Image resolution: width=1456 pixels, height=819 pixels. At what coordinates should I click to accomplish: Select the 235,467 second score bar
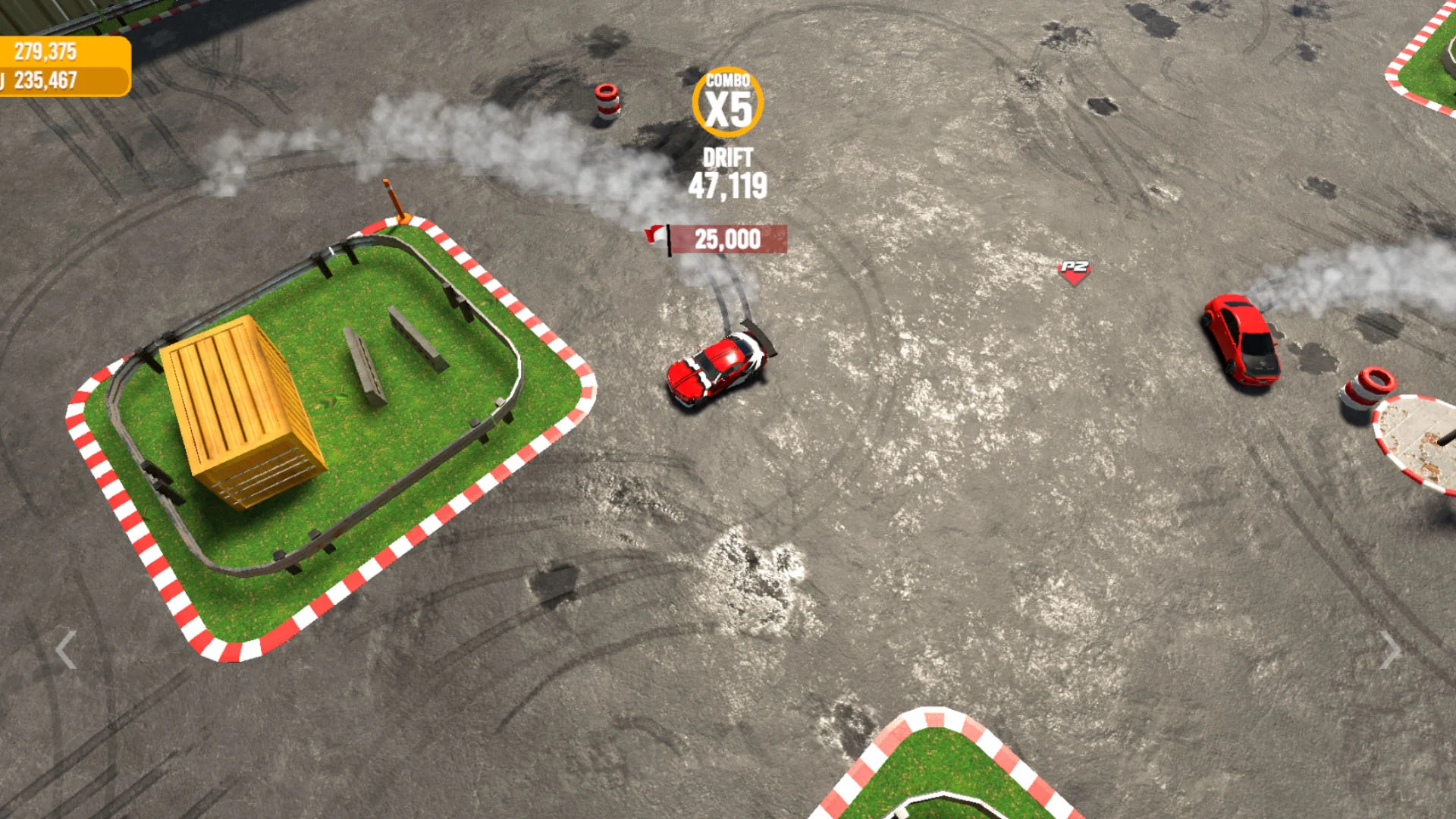tap(45, 78)
